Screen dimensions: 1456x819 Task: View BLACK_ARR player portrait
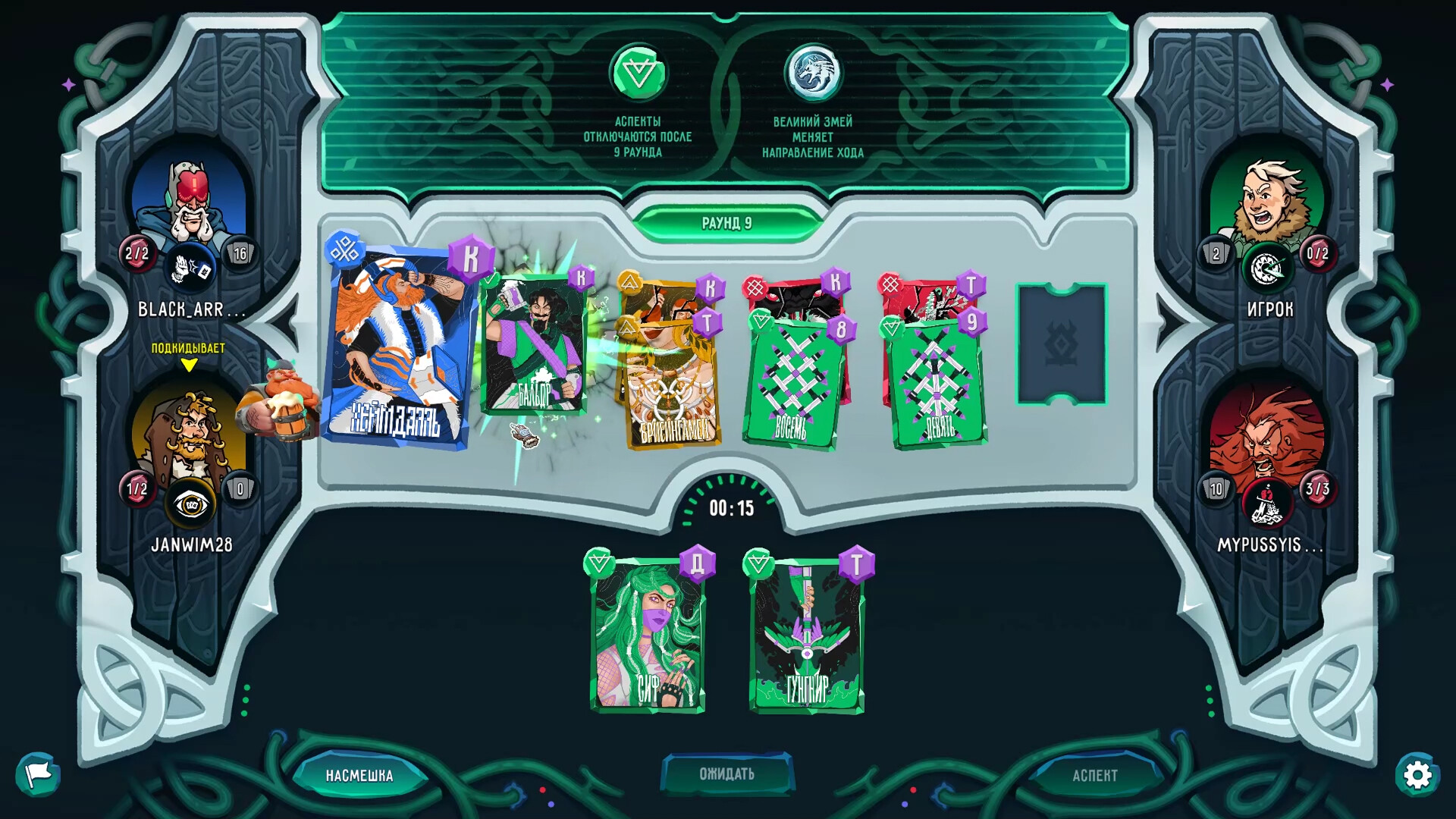click(189, 201)
